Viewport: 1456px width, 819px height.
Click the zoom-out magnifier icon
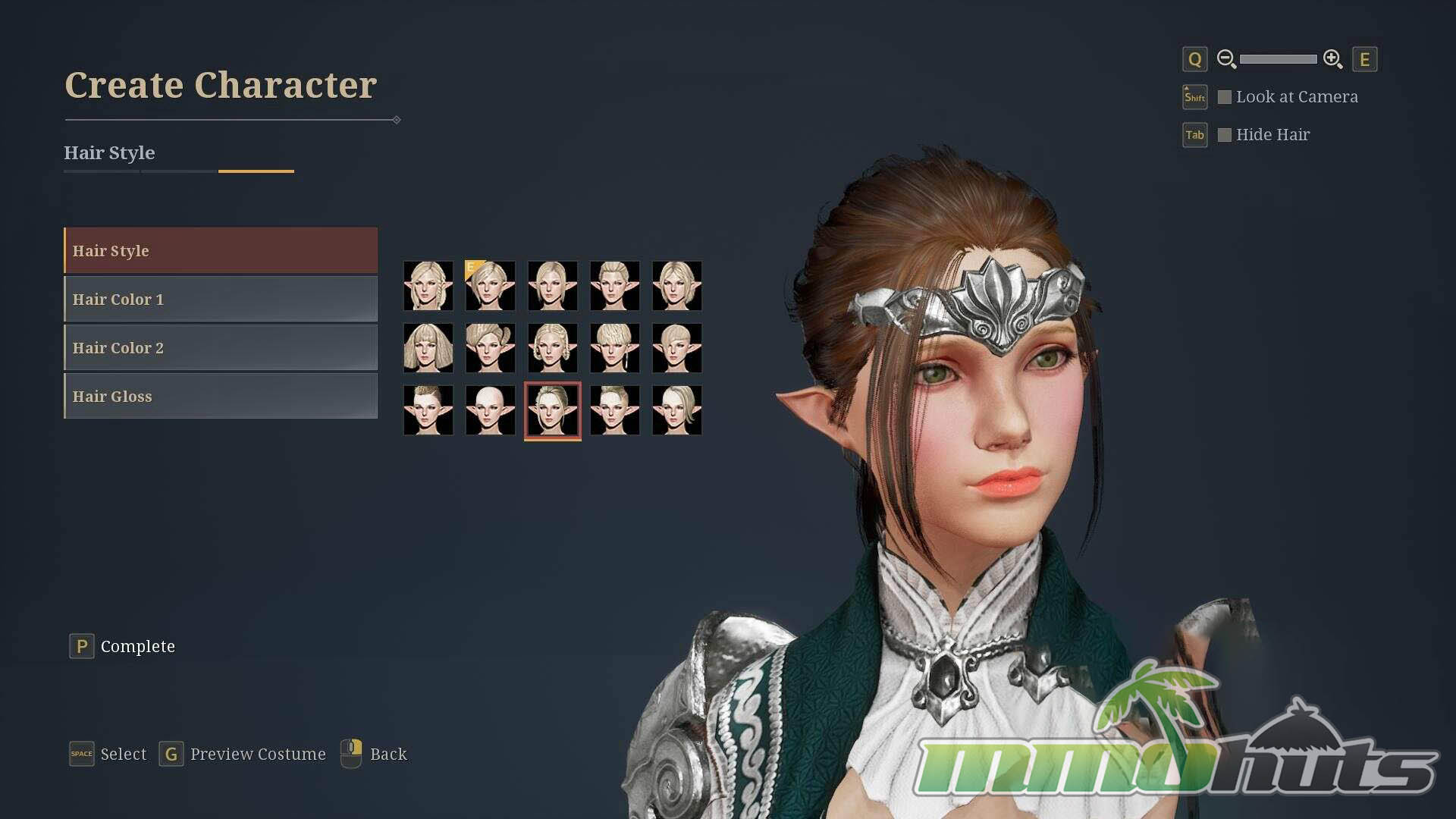(x=1226, y=59)
